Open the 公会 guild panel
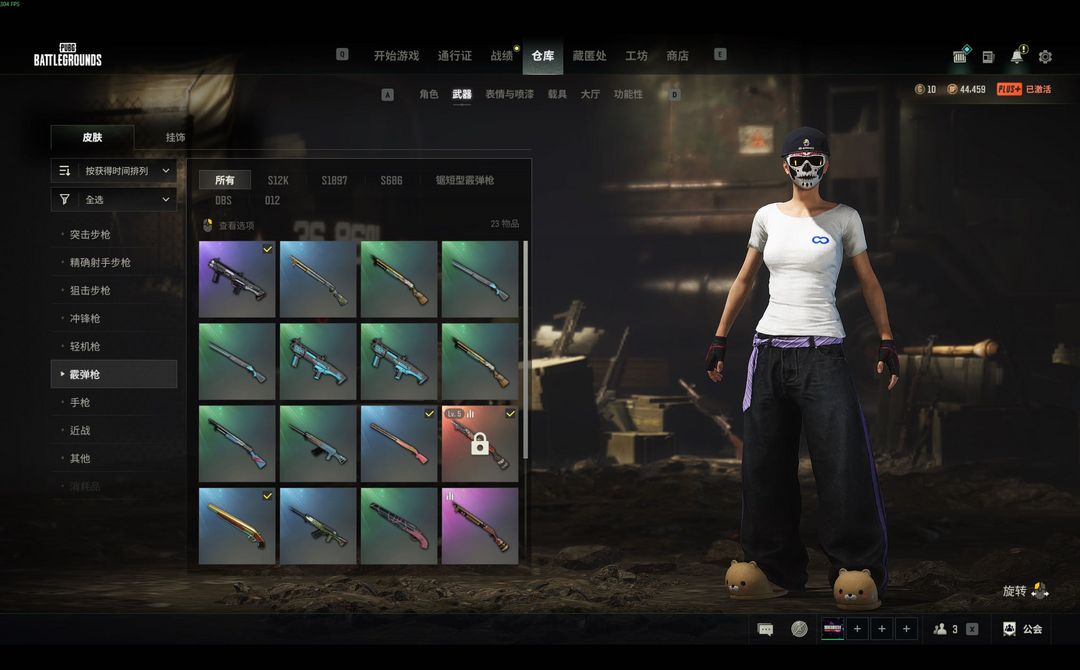The width and height of the screenshot is (1080, 670). pos(1023,629)
